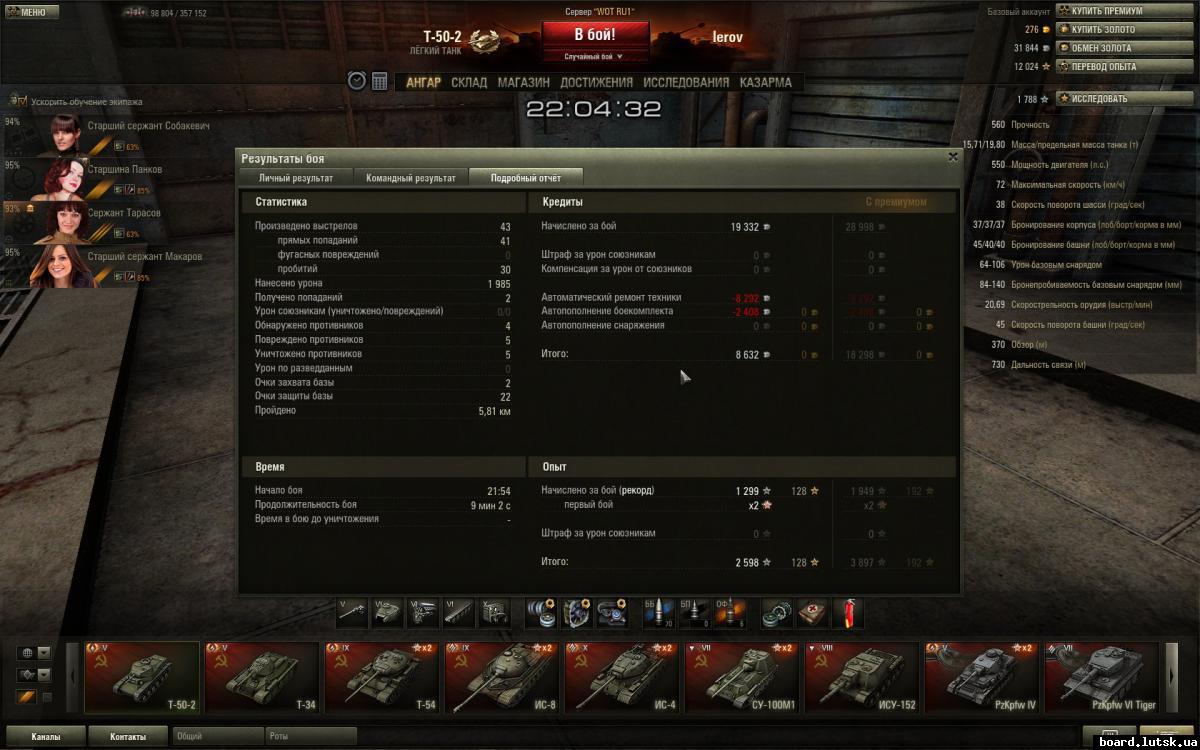Viewport: 1200px width, 750px height.
Task: Go to the ДОСТИЖЕНИЯ section
Action: [x=596, y=82]
